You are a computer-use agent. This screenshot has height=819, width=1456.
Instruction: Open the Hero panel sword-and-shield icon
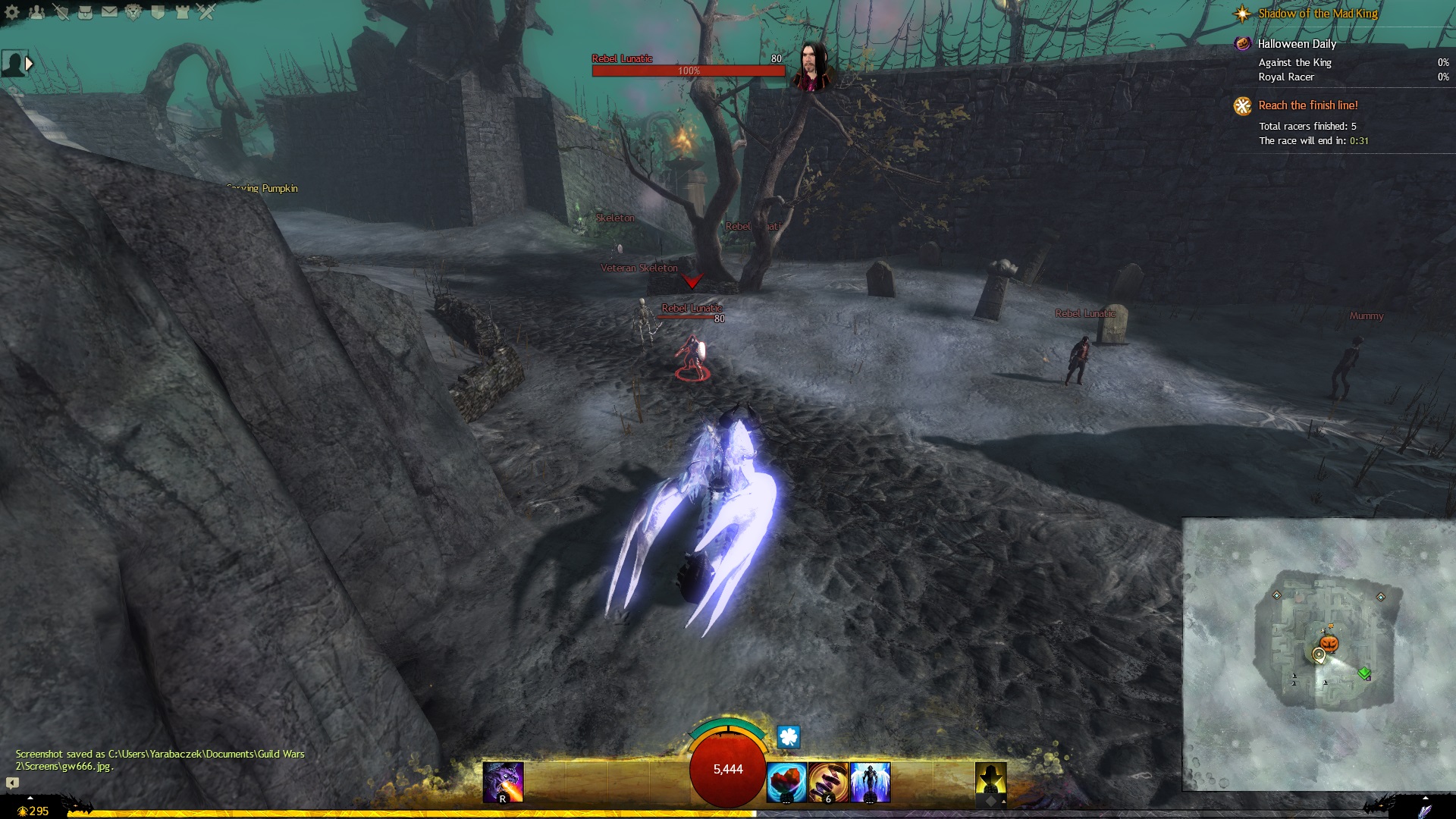(x=61, y=12)
